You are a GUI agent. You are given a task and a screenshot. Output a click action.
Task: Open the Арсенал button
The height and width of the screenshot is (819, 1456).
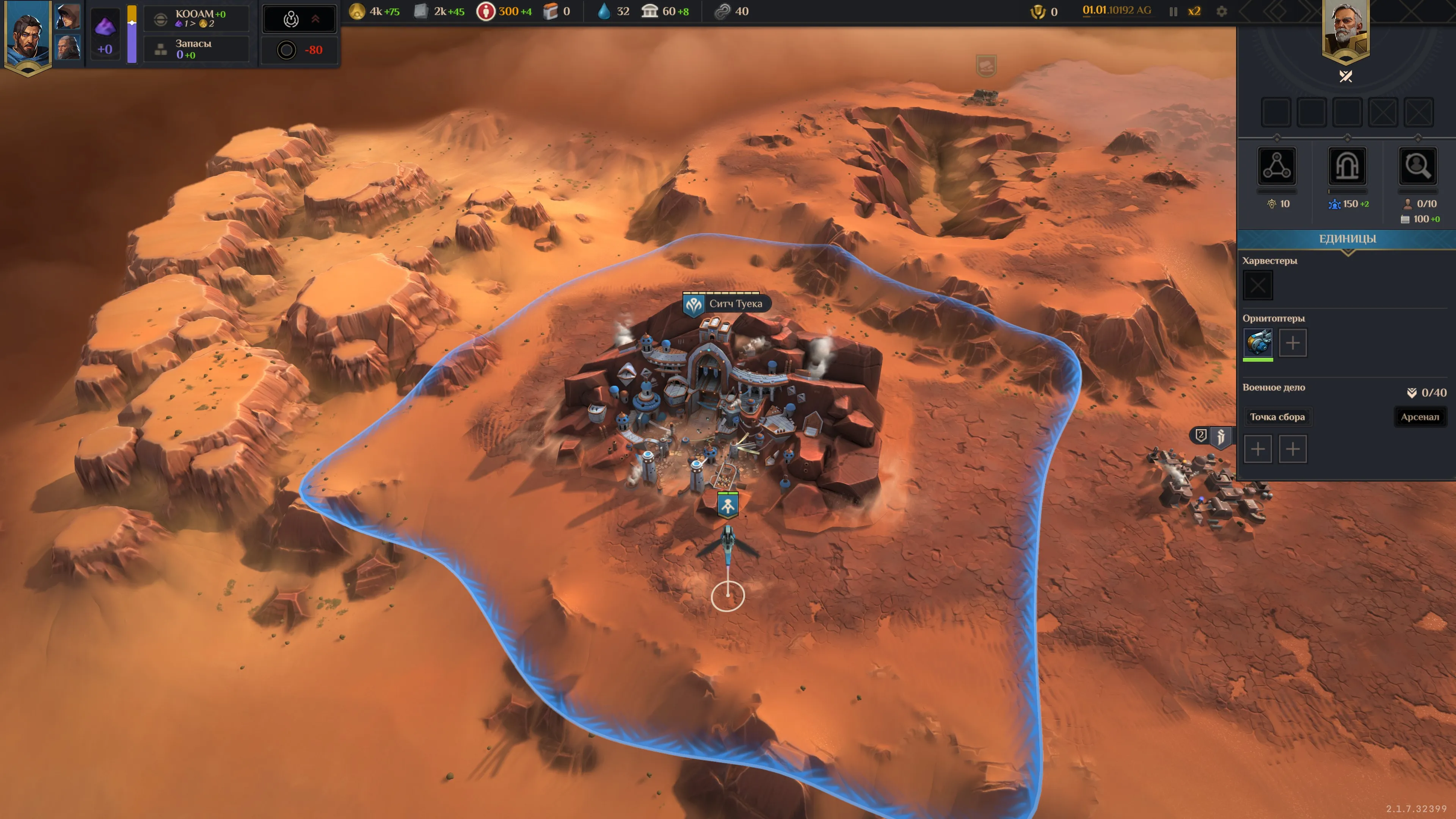tap(1419, 417)
